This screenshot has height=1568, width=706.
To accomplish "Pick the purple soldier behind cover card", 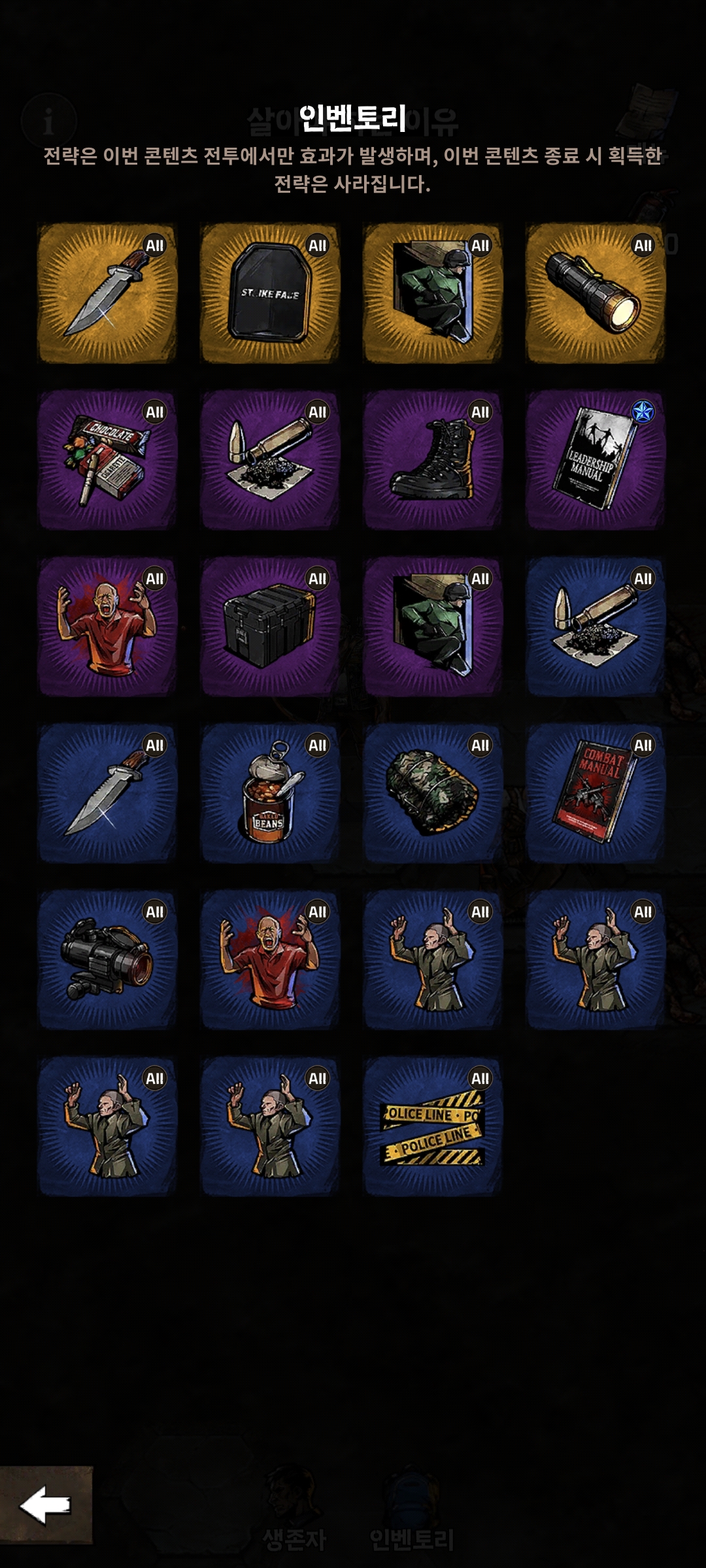I will [433, 627].
